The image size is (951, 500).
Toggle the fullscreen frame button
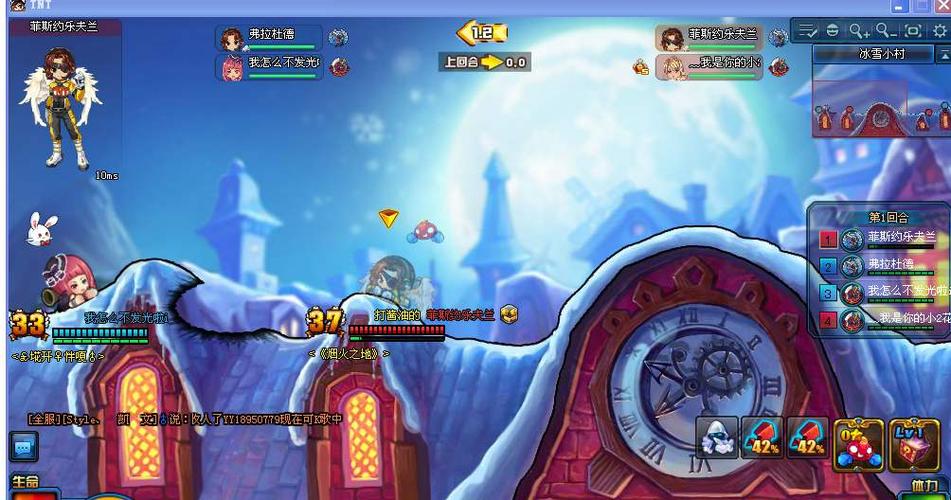pos(912,31)
